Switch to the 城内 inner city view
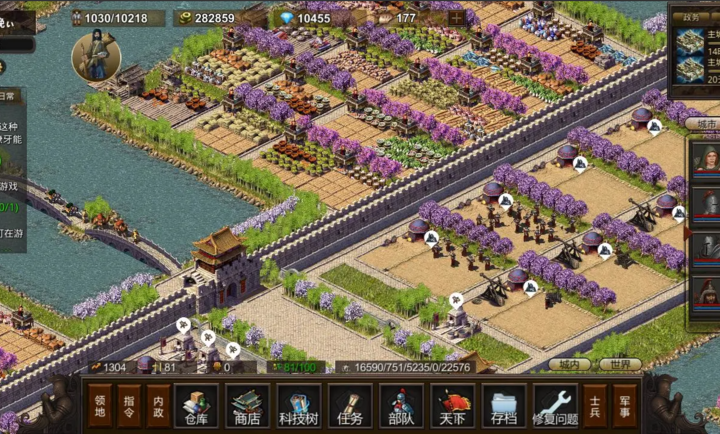This screenshot has height=434, width=720. [569, 365]
